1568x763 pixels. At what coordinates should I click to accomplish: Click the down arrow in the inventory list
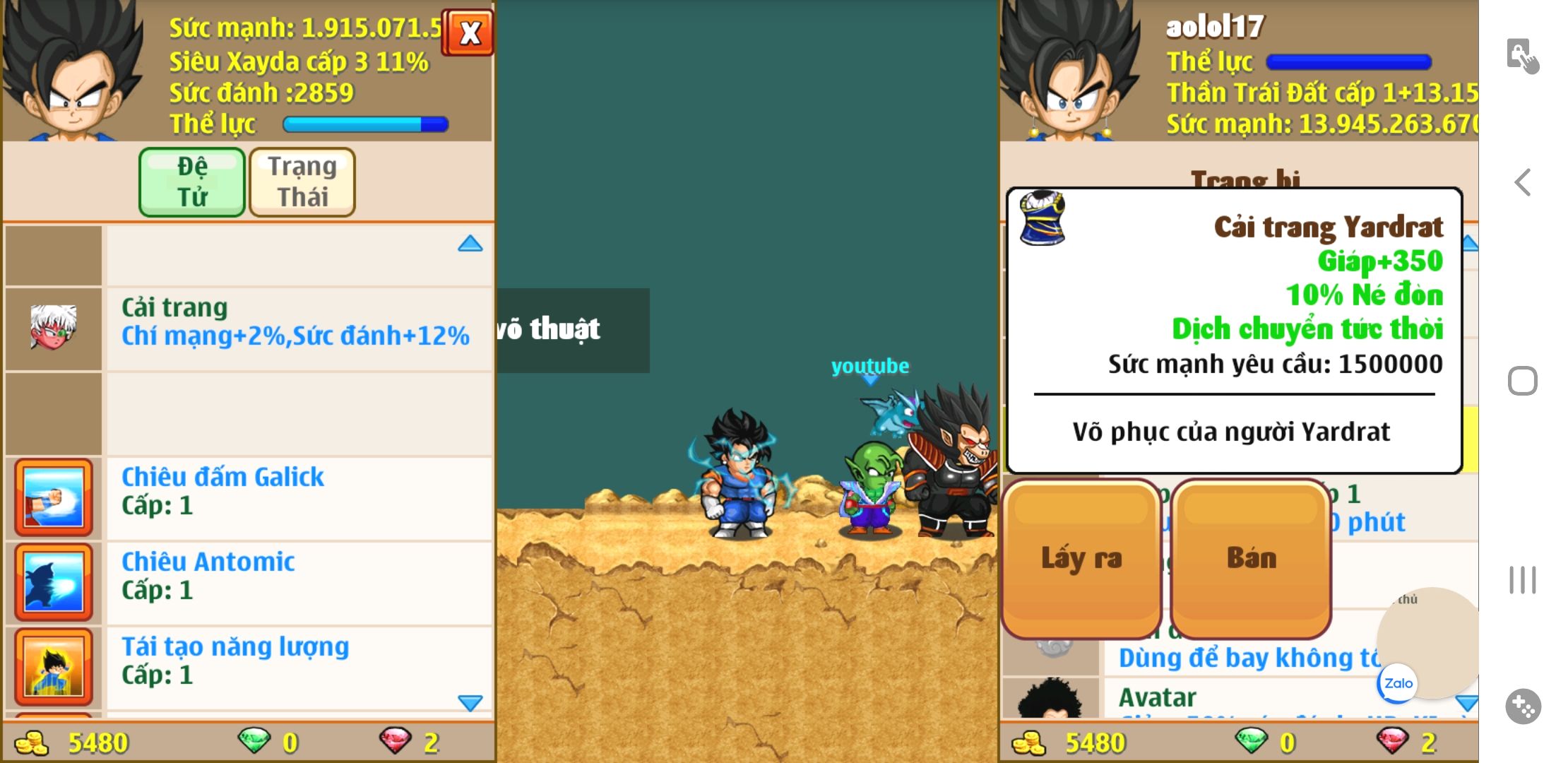(1466, 704)
